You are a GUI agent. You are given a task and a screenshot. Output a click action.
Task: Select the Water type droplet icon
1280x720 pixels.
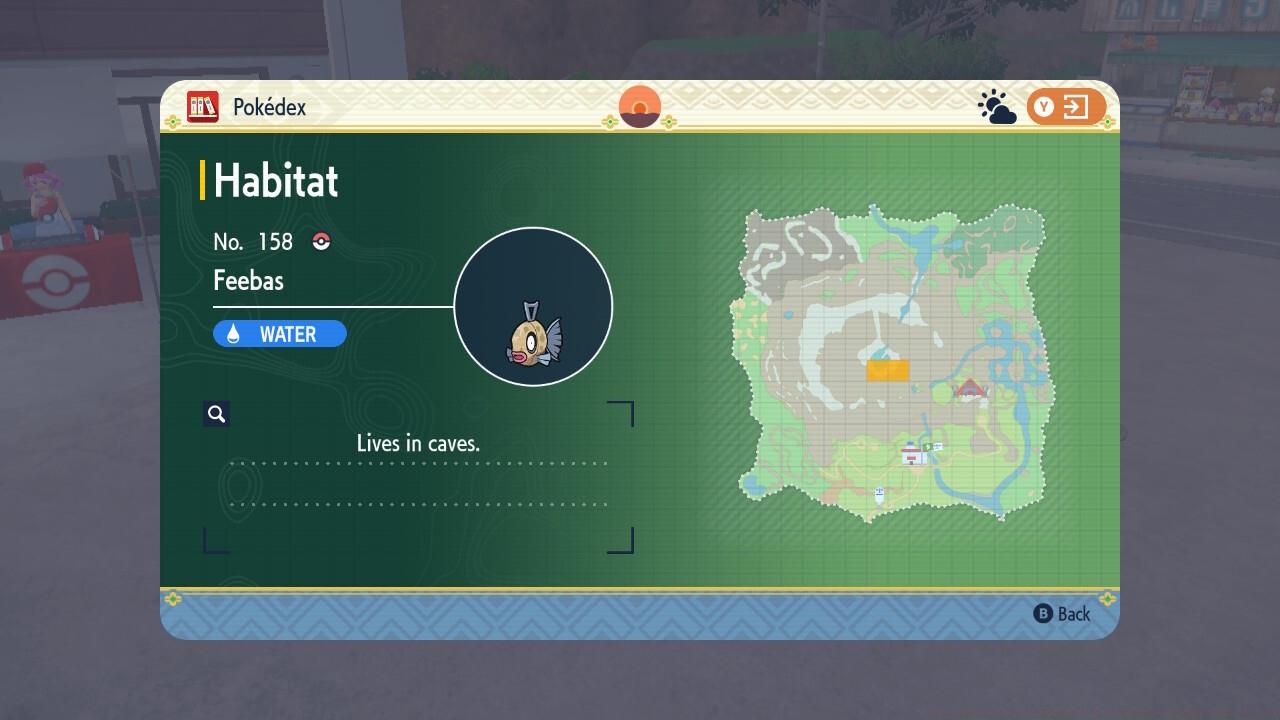click(x=235, y=333)
